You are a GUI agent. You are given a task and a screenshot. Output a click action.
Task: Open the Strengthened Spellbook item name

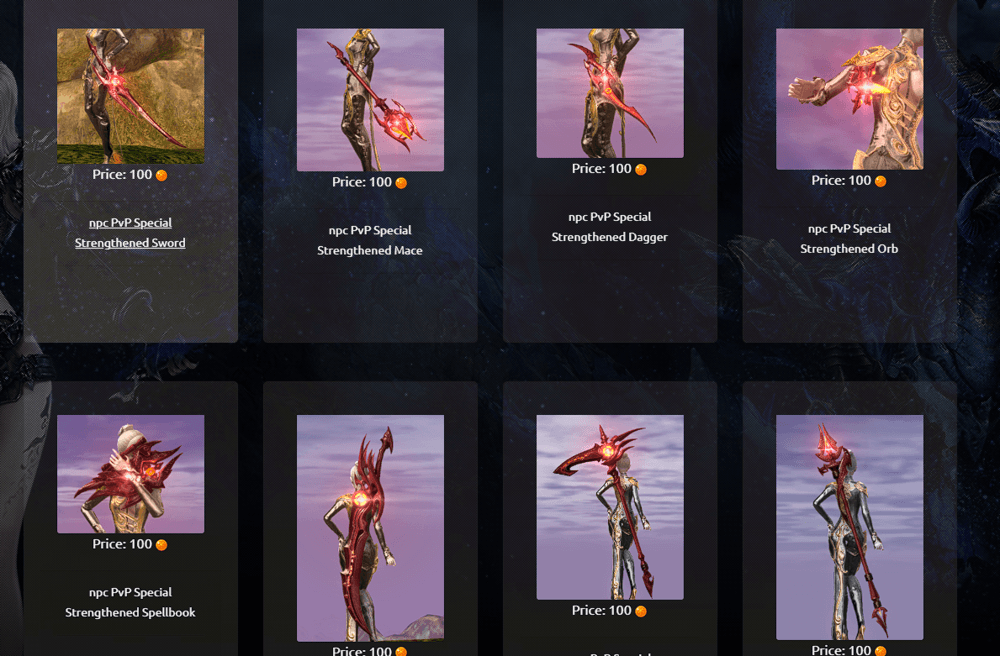pyautogui.click(x=130, y=602)
